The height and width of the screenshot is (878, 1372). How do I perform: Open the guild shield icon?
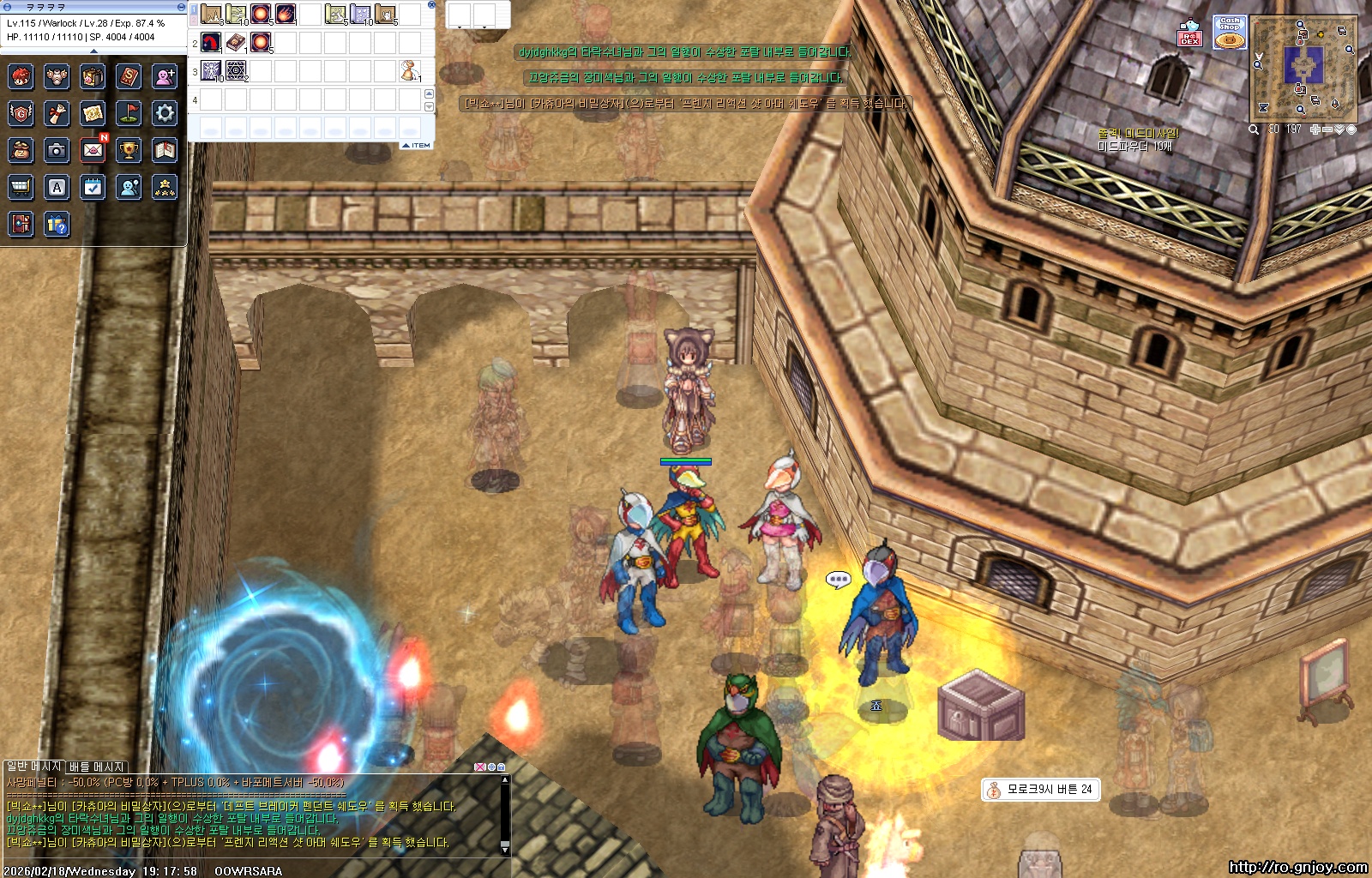pyautogui.click(x=21, y=112)
